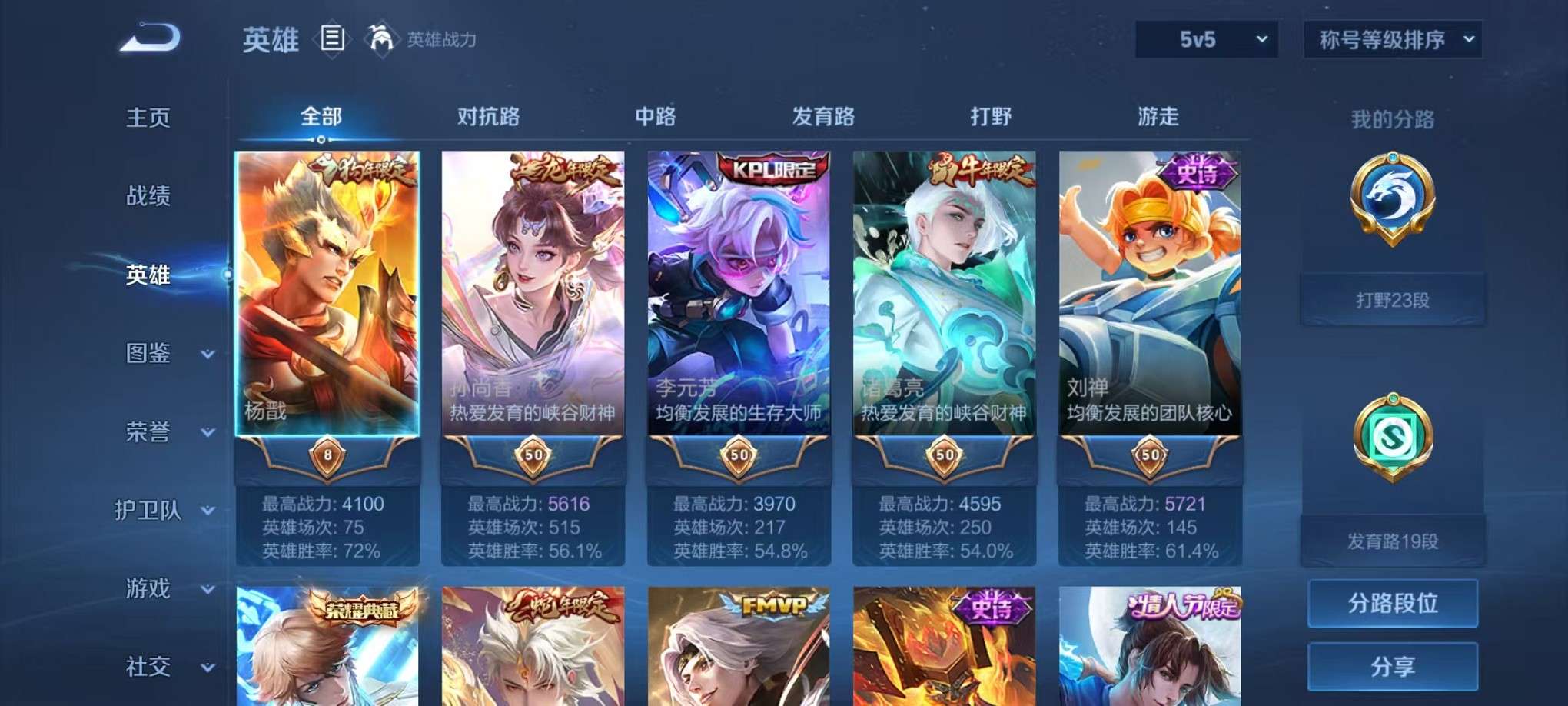Viewport: 1568px width, 706px height.
Task: Open the 称号等级排序 sorting dropdown
Action: [1391, 40]
